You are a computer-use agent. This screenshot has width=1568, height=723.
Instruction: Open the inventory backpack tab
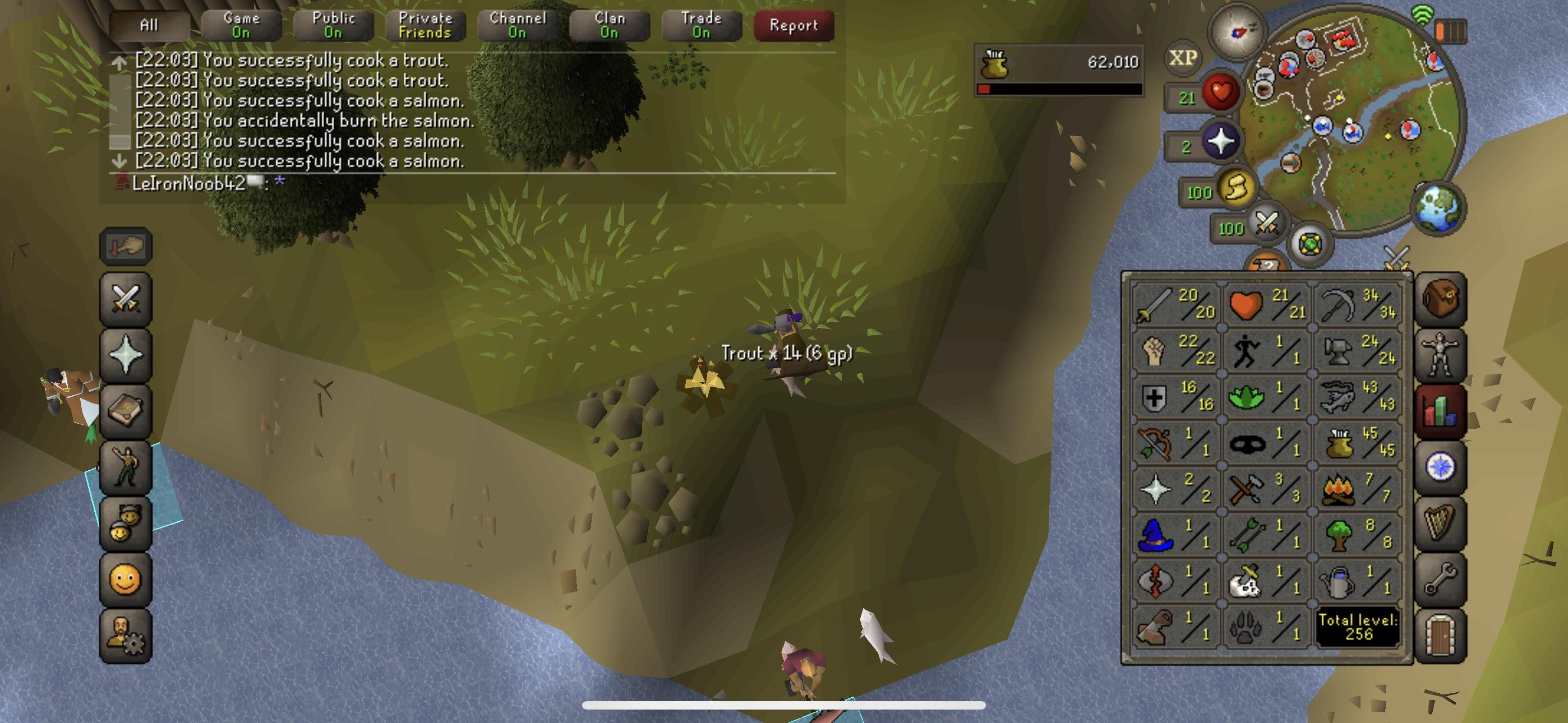pyautogui.click(x=1440, y=299)
